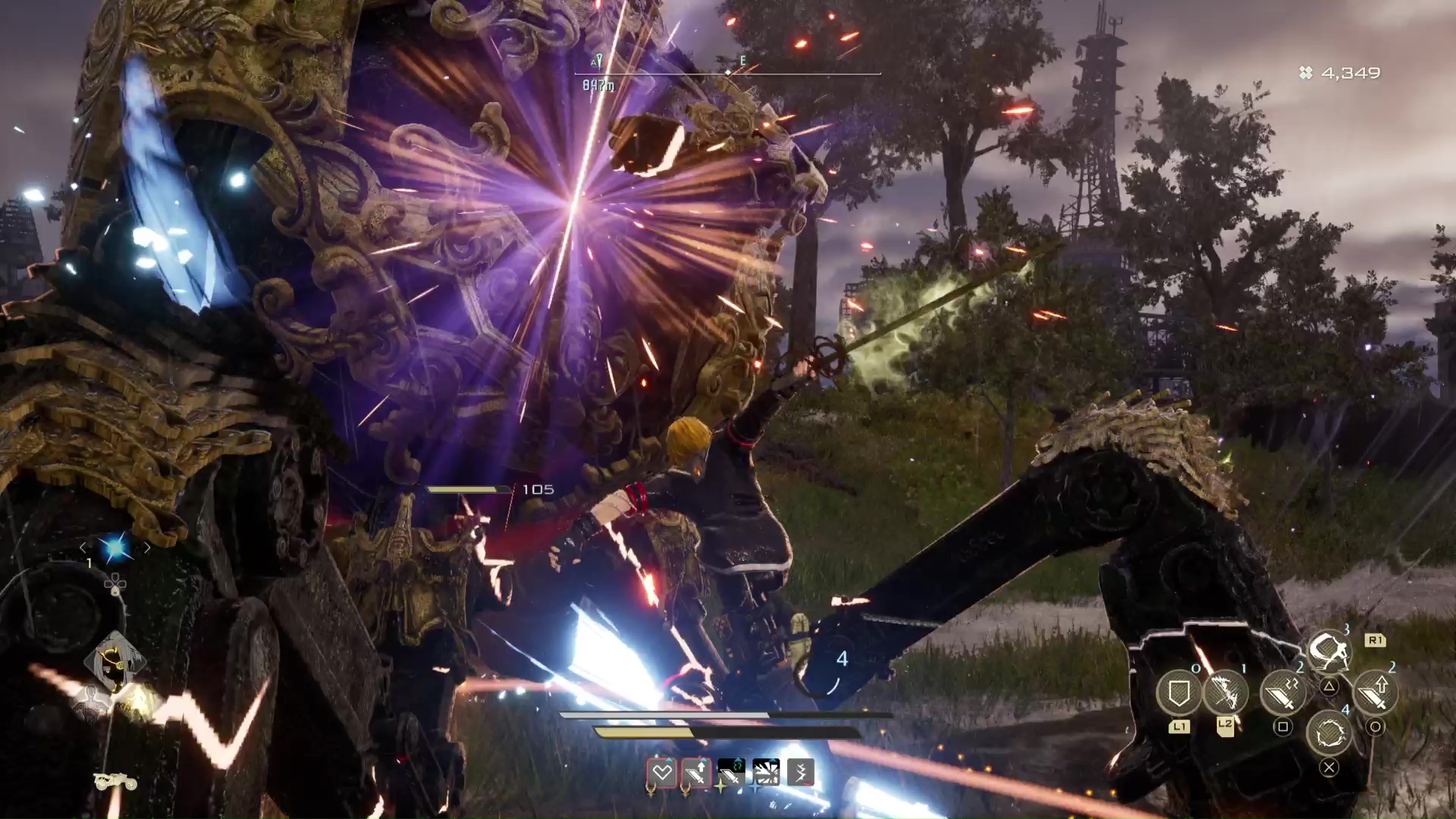Select the heart buff status icon
The width and height of the screenshot is (1456, 819).
pos(662,773)
